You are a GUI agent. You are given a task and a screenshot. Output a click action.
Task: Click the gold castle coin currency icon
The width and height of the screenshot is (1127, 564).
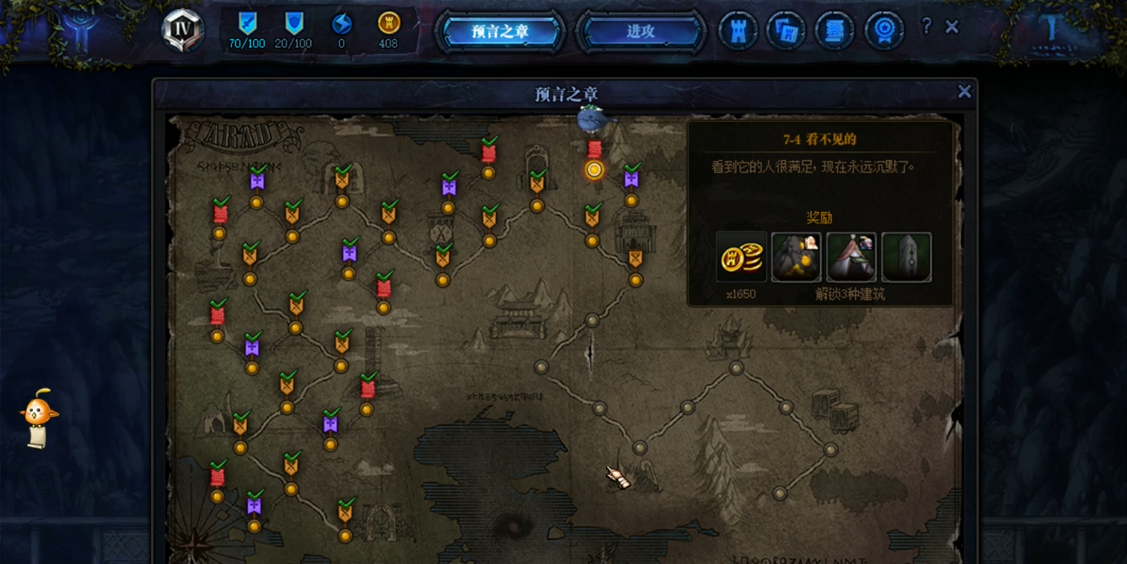(388, 23)
